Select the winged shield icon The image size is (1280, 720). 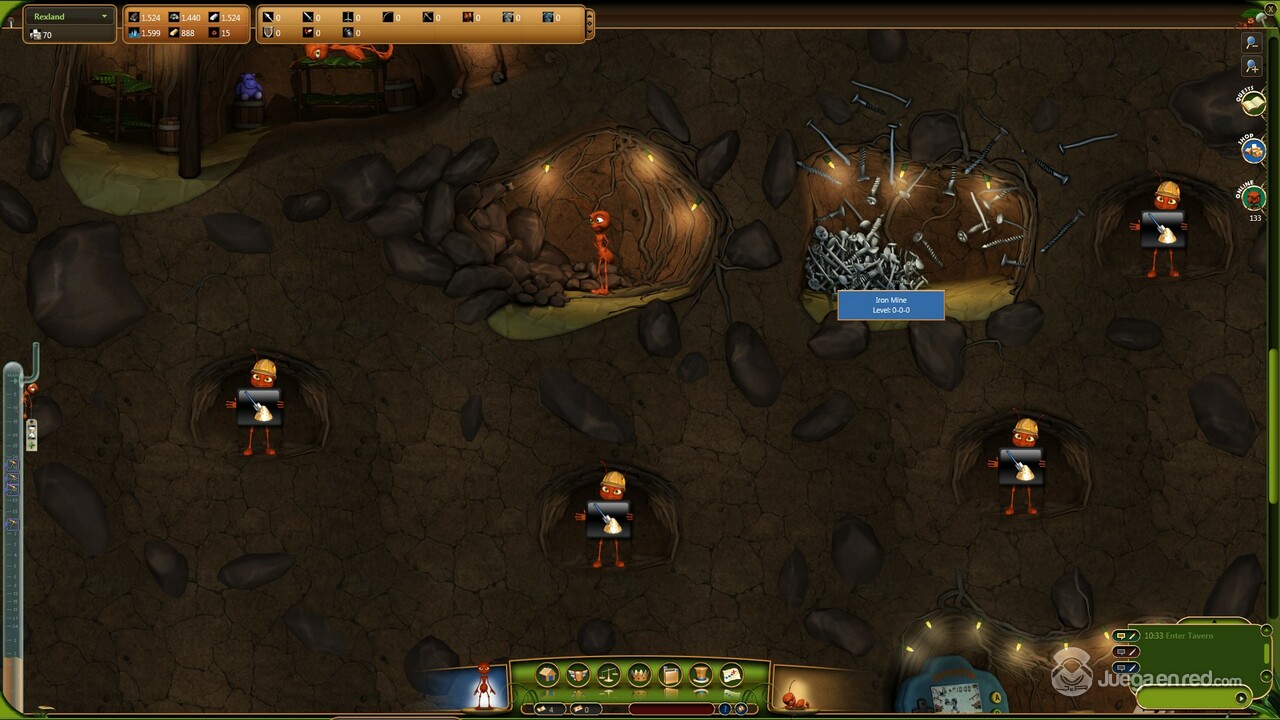(577, 676)
